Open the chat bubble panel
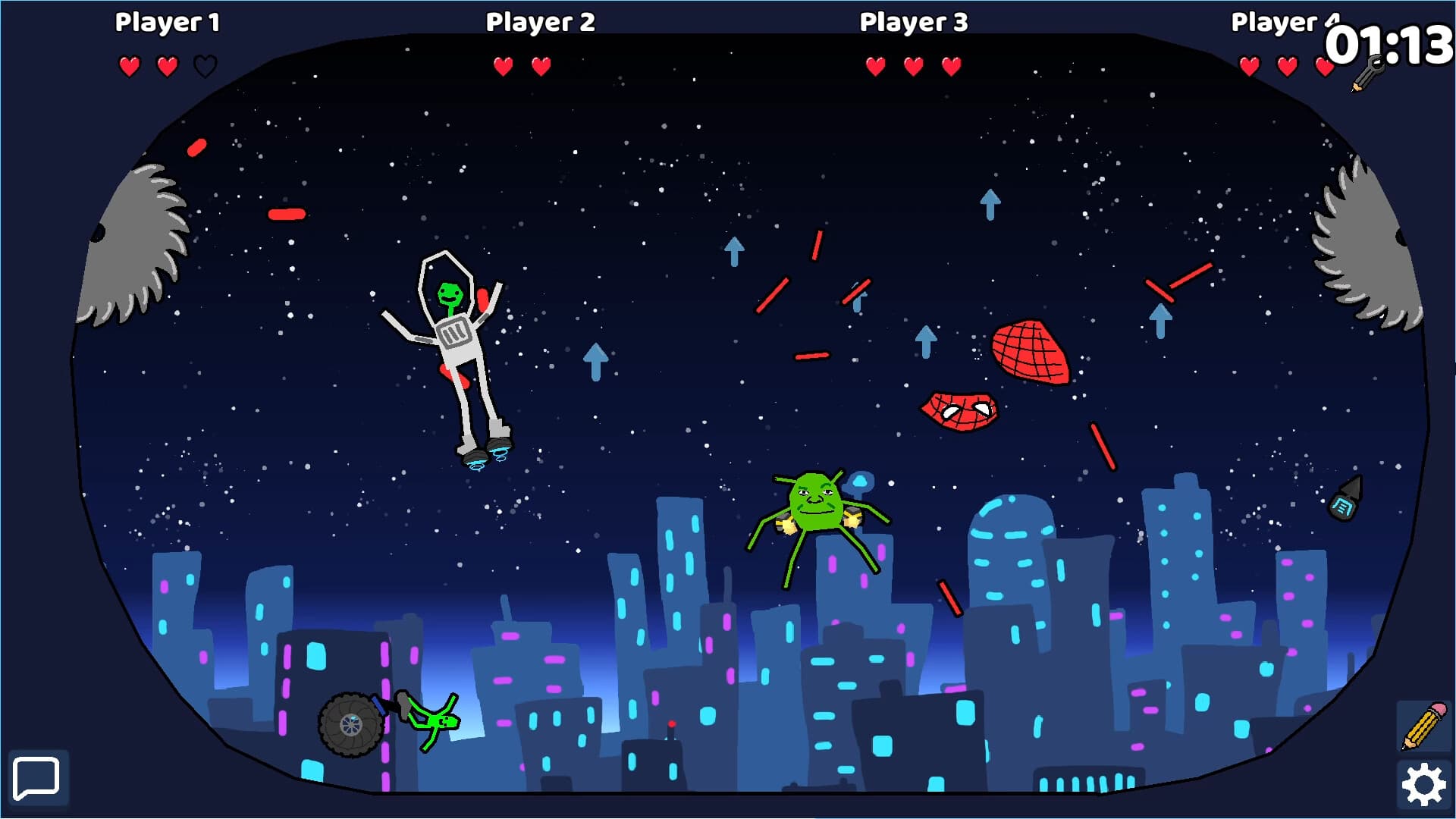This screenshot has width=1456, height=819. [x=36, y=779]
